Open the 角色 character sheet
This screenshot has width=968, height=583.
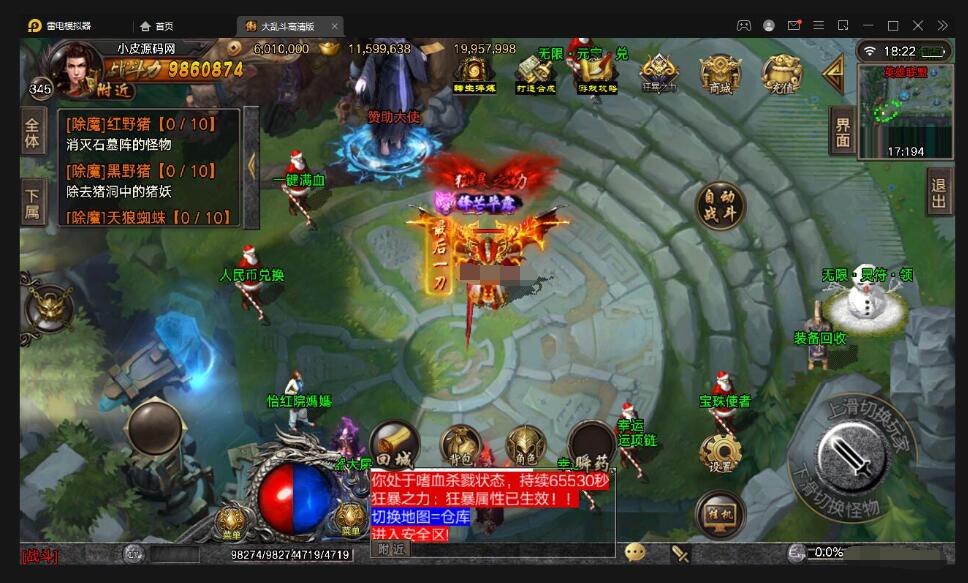coord(525,447)
